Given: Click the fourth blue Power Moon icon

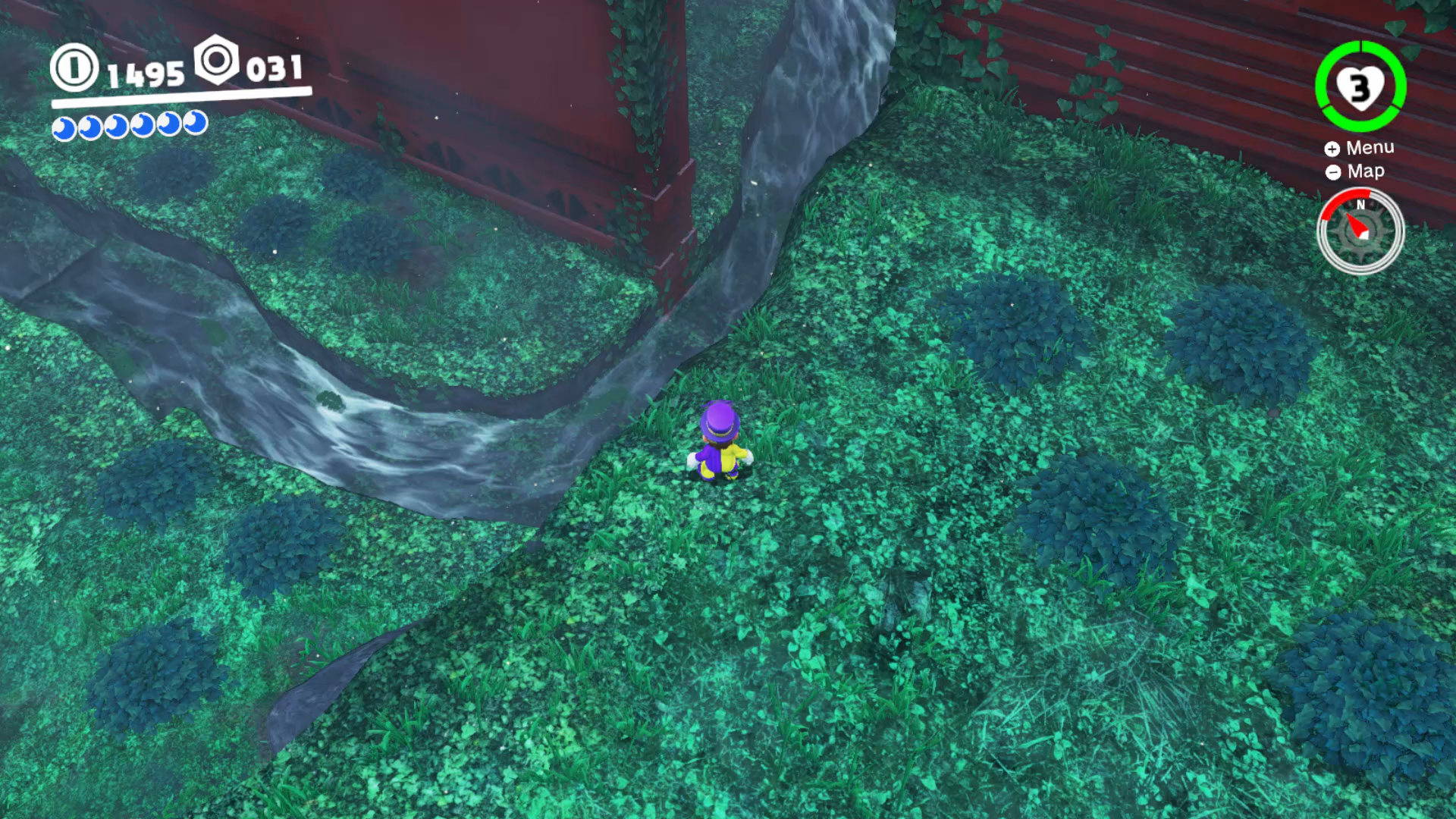Looking at the screenshot, I should [x=143, y=126].
